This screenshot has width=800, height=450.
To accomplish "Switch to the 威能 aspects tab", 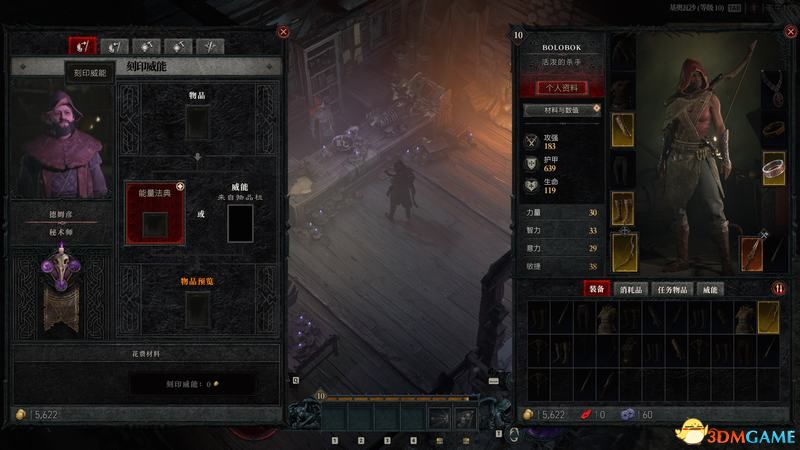I will pos(711,289).
